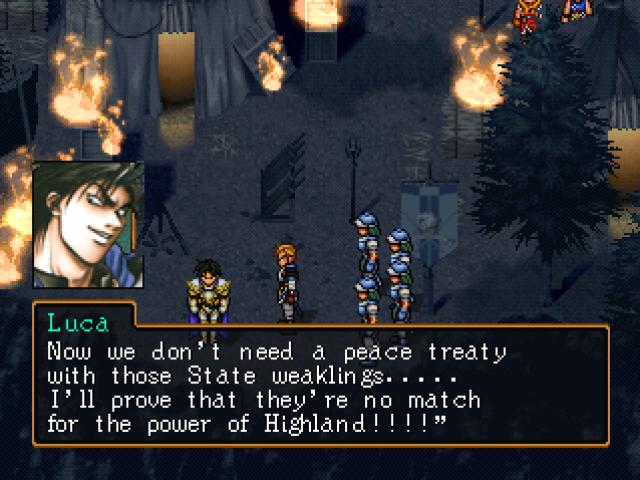
Task: Click Luca's speaker portrait
Action: coord(87,226)
